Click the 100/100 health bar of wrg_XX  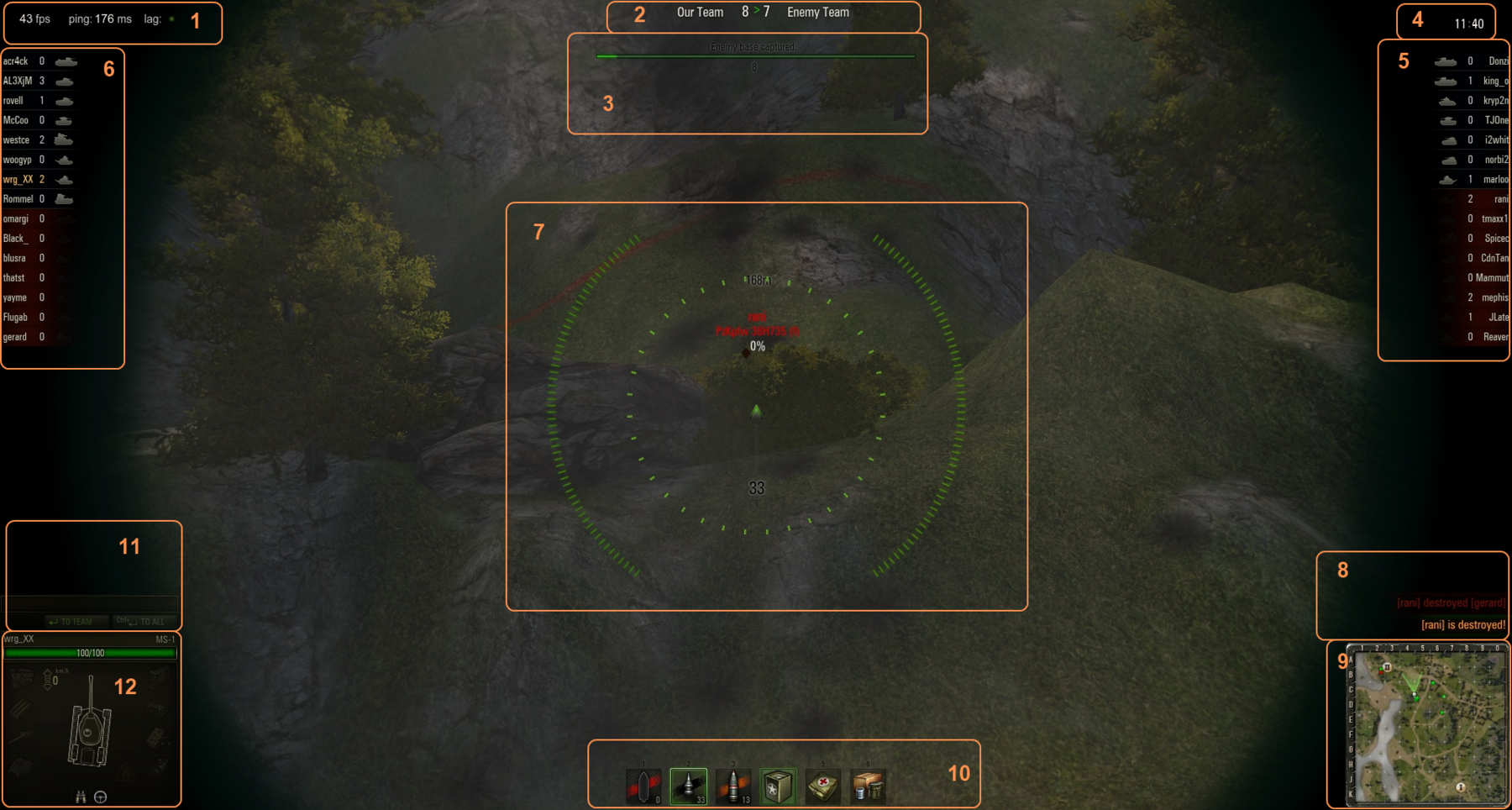pos(90,653)
